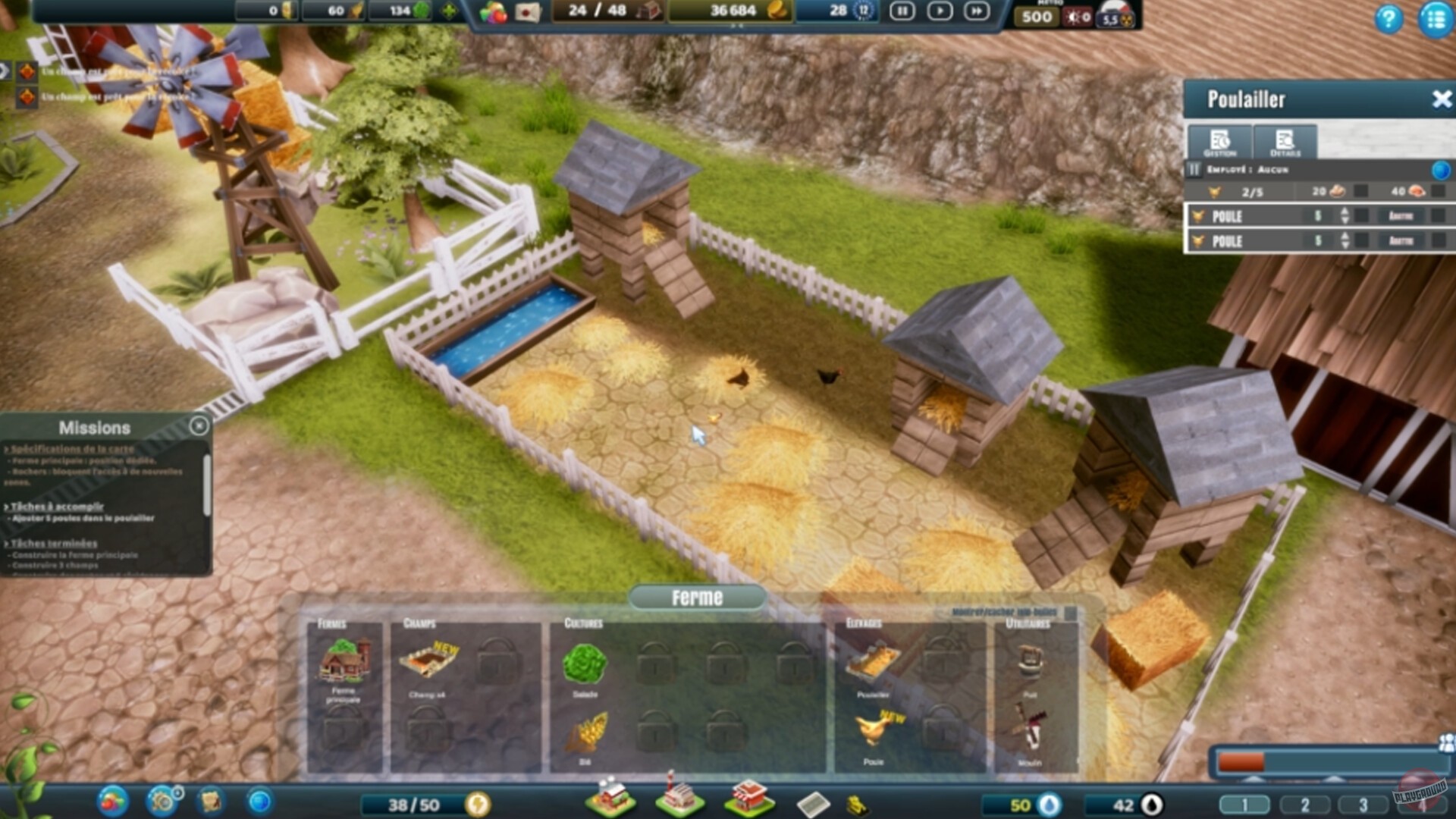Open the Gestion tab of the Poulailler
Image resolution: width=1456 pixels, height=819 pixels.
[x=1219, y=143]
